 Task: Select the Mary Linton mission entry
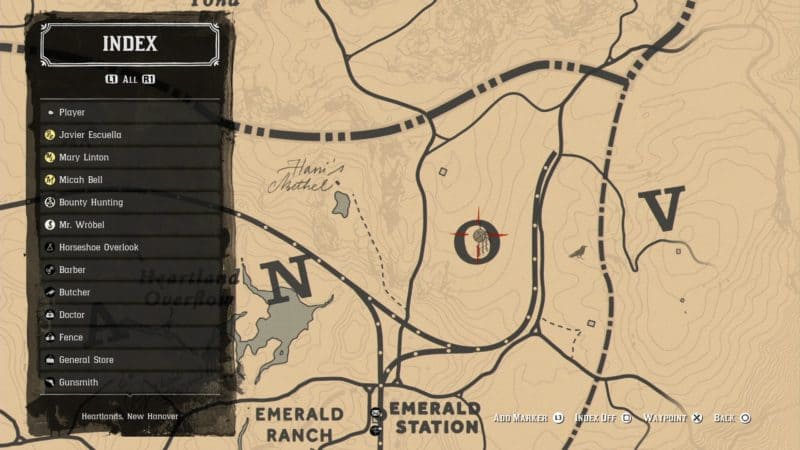(x=130, y=157)
